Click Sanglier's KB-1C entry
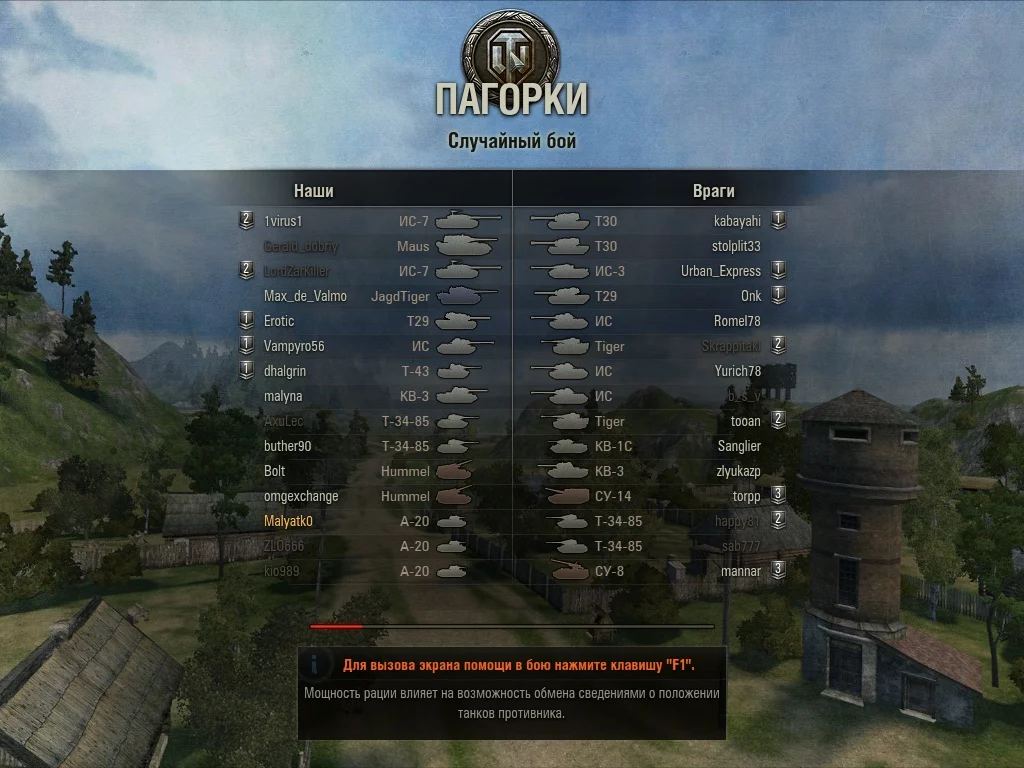Screen dimensions: 1024x768 (739, 446)
